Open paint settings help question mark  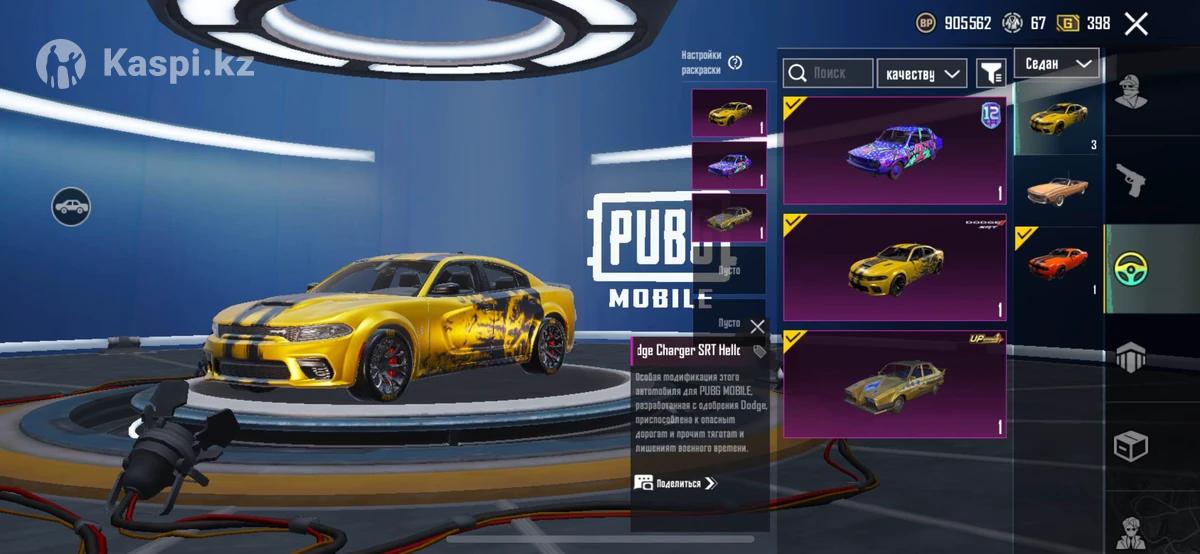click(x=735, y=62)
